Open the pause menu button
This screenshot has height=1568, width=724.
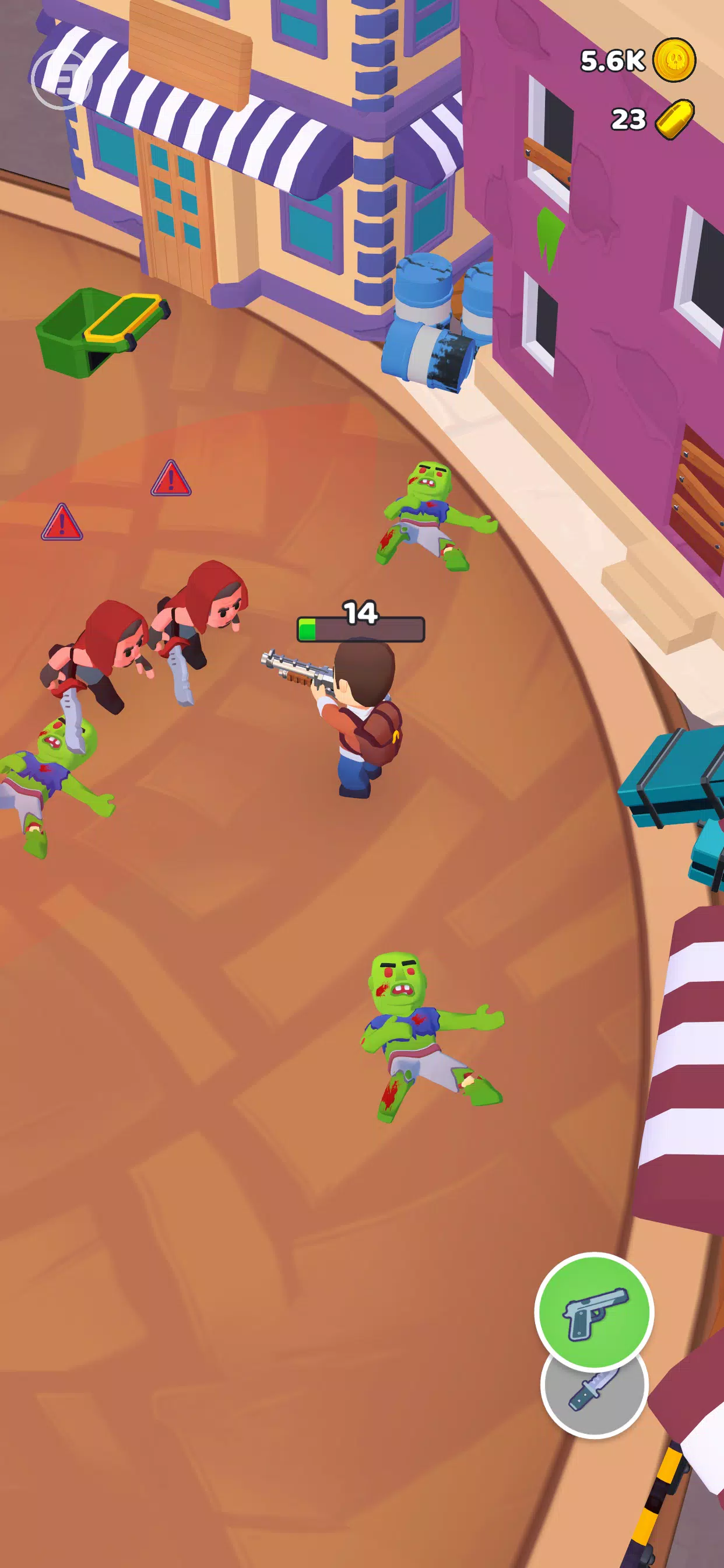[61, 79]
